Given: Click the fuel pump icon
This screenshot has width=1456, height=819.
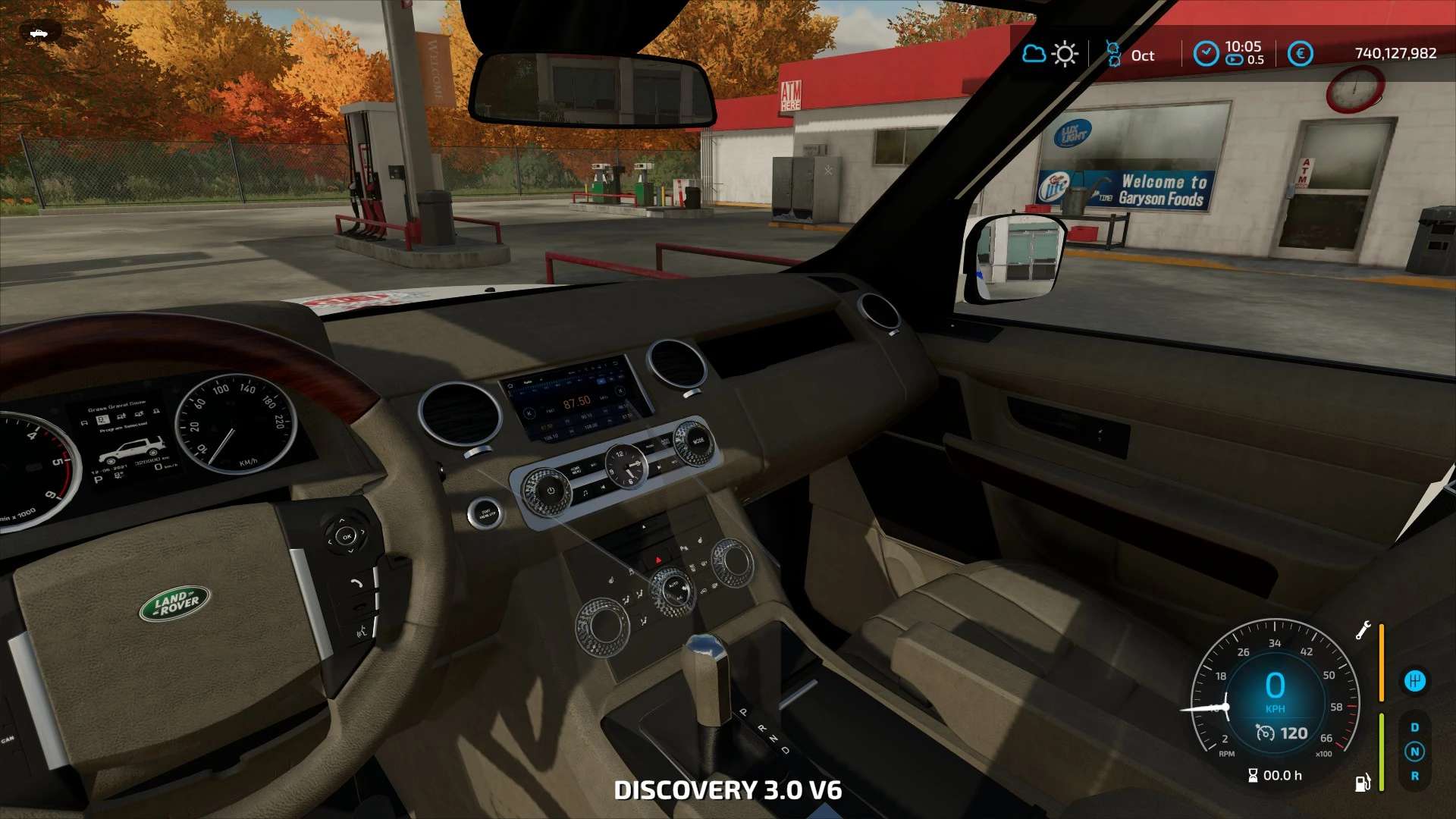Looking at the screenshot, I should pos(1363,783).
